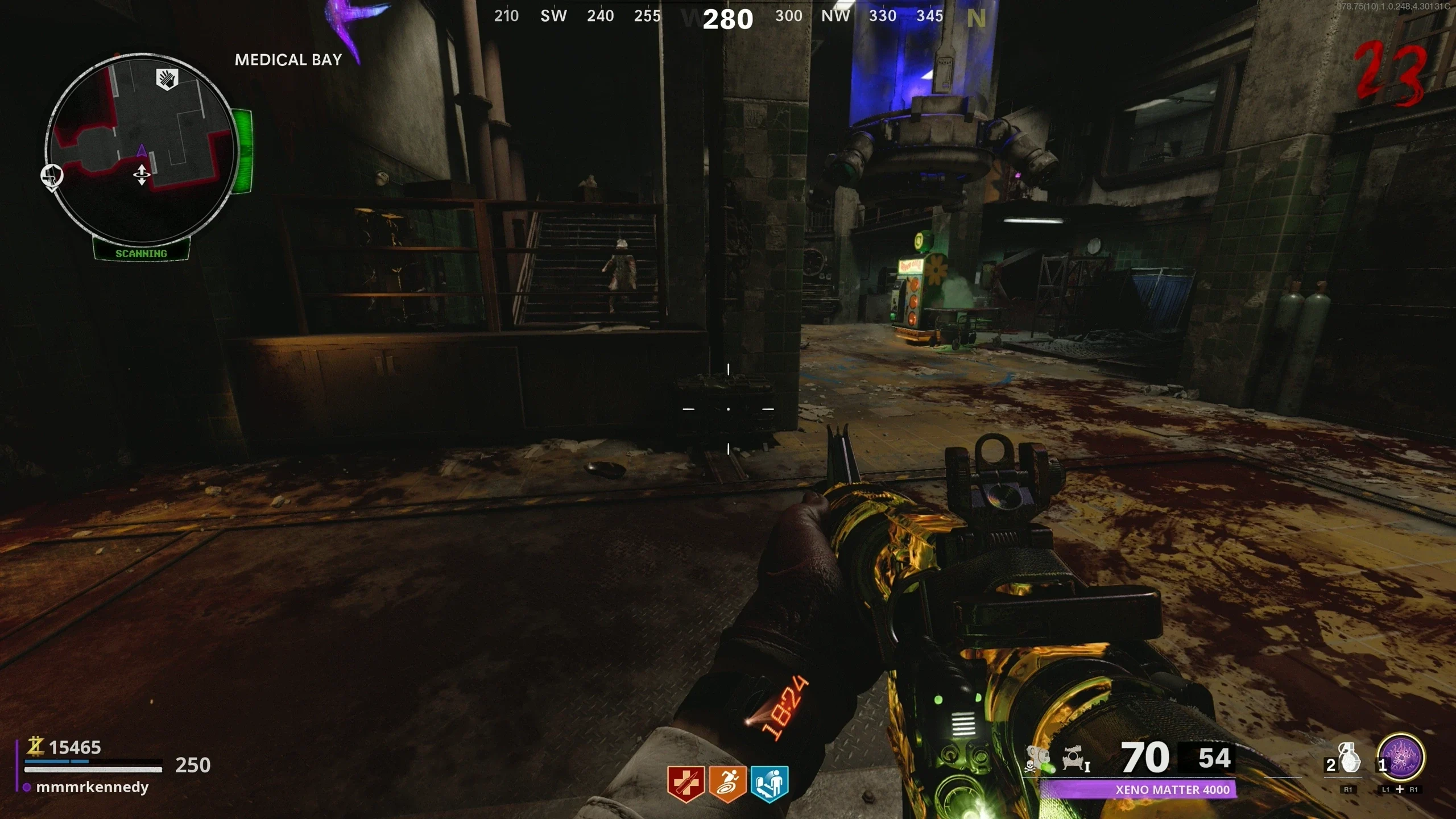Select the frag grenade equipment icon
The height and width of the screenshot is (819, 1456).
pos(1349,759)
